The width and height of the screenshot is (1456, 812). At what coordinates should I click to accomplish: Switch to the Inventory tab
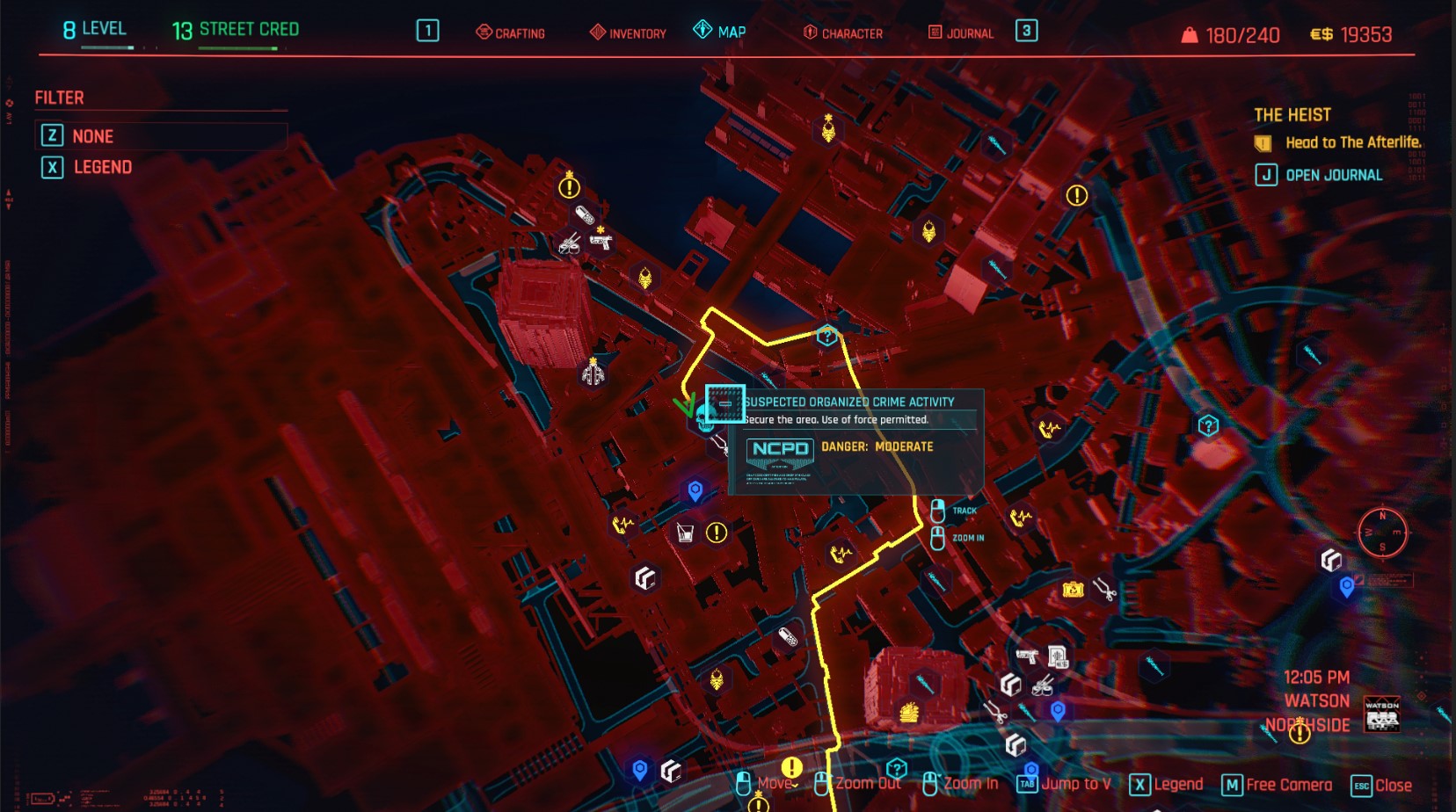[628, 33]
